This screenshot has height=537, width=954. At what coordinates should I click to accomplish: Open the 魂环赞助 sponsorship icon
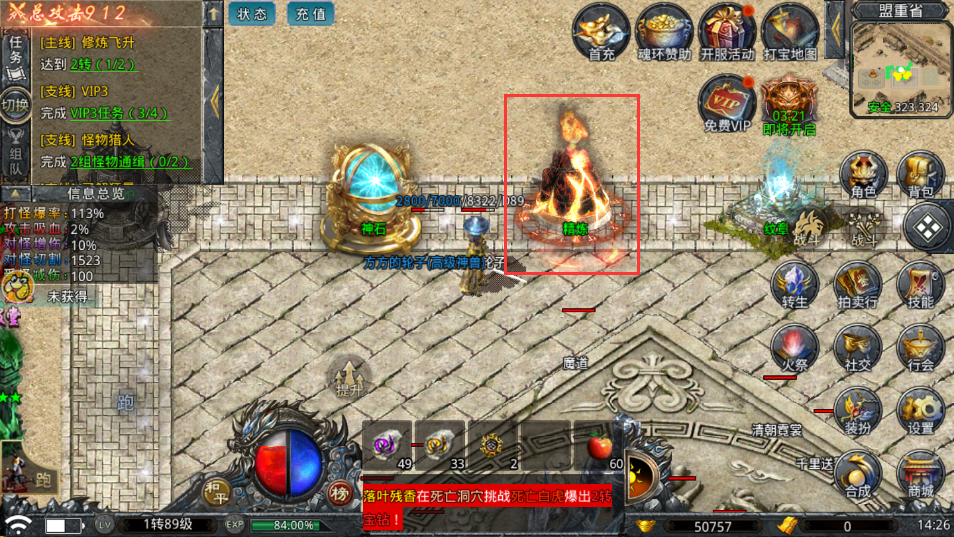664,32
